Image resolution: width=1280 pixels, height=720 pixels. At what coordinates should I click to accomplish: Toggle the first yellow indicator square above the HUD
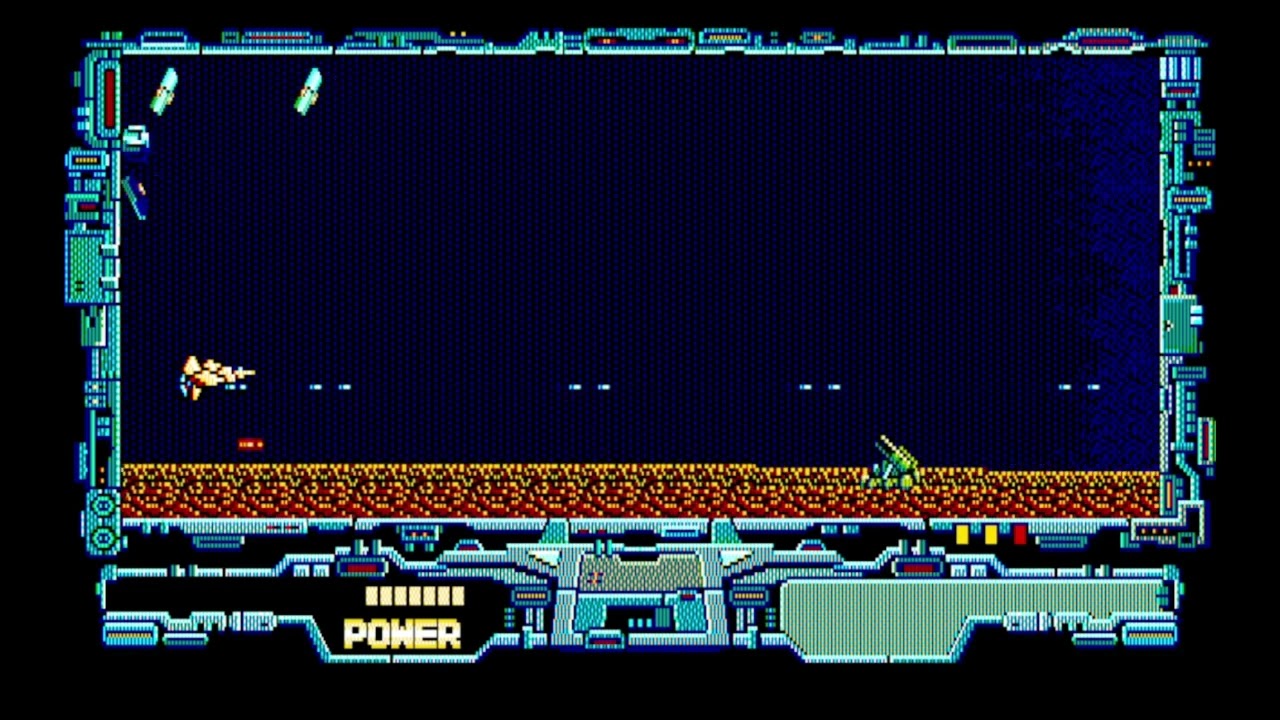963,536
